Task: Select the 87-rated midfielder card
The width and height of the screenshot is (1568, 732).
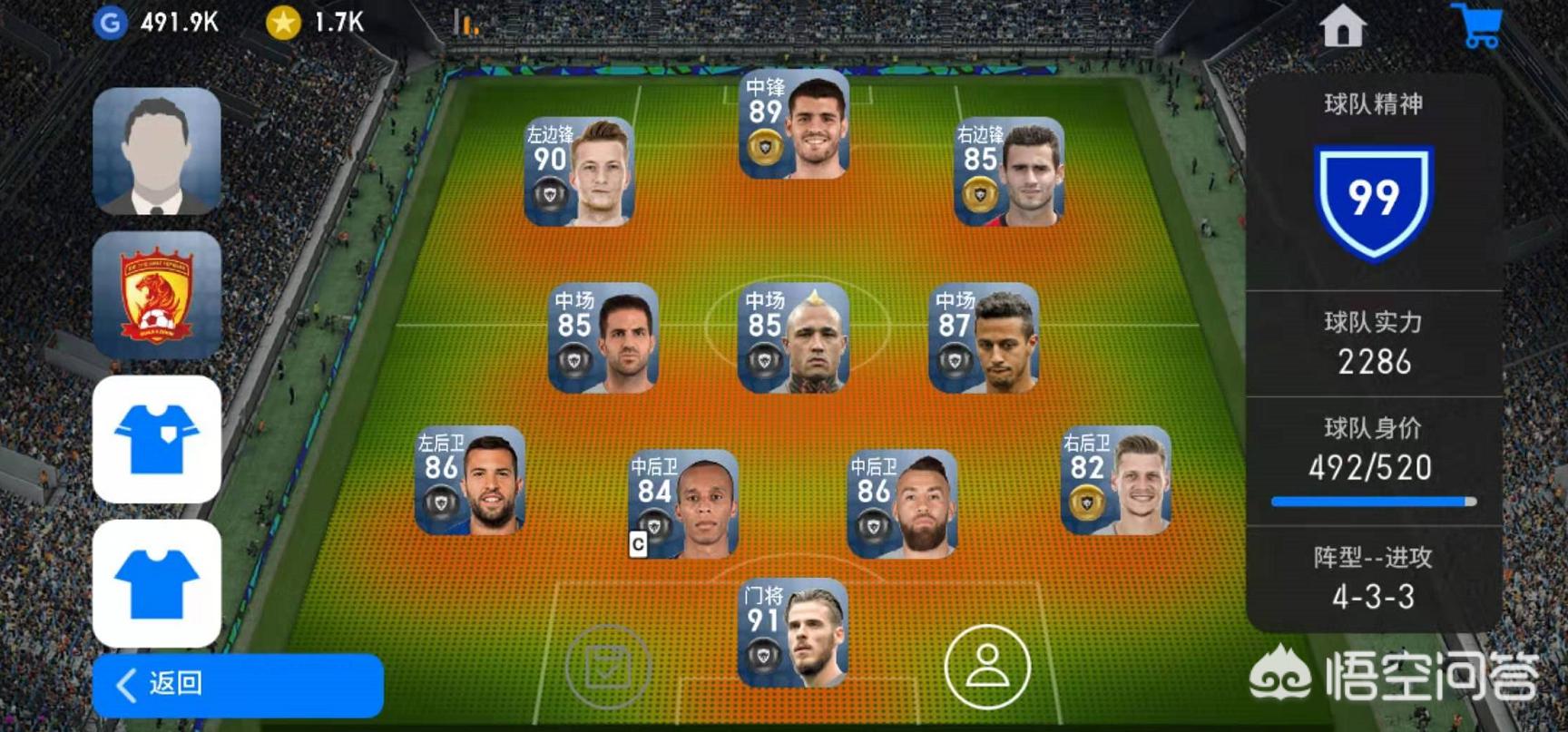Action: pos(985,337)
